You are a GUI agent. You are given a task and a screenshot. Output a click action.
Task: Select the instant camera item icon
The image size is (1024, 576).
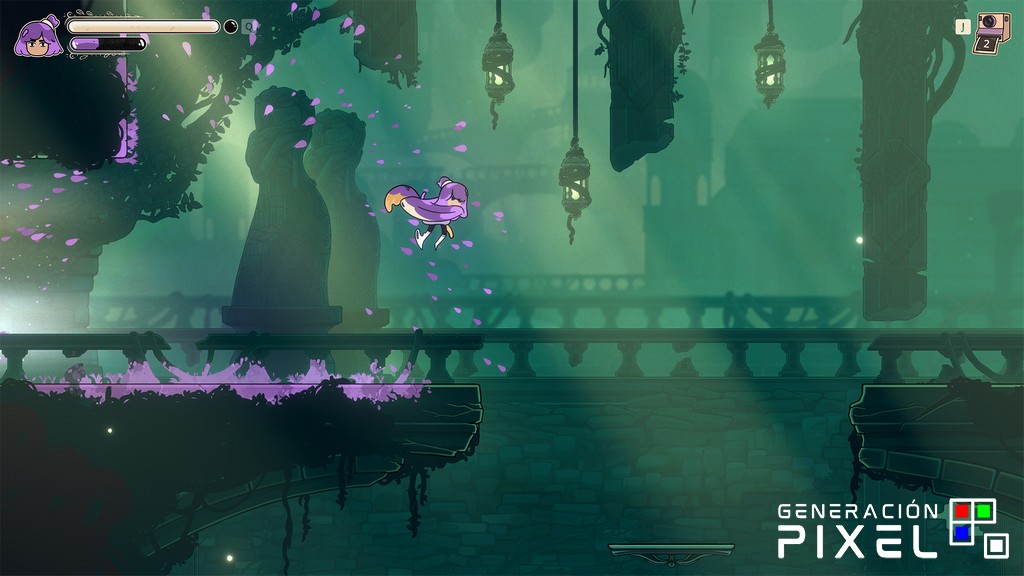(991, 32)
